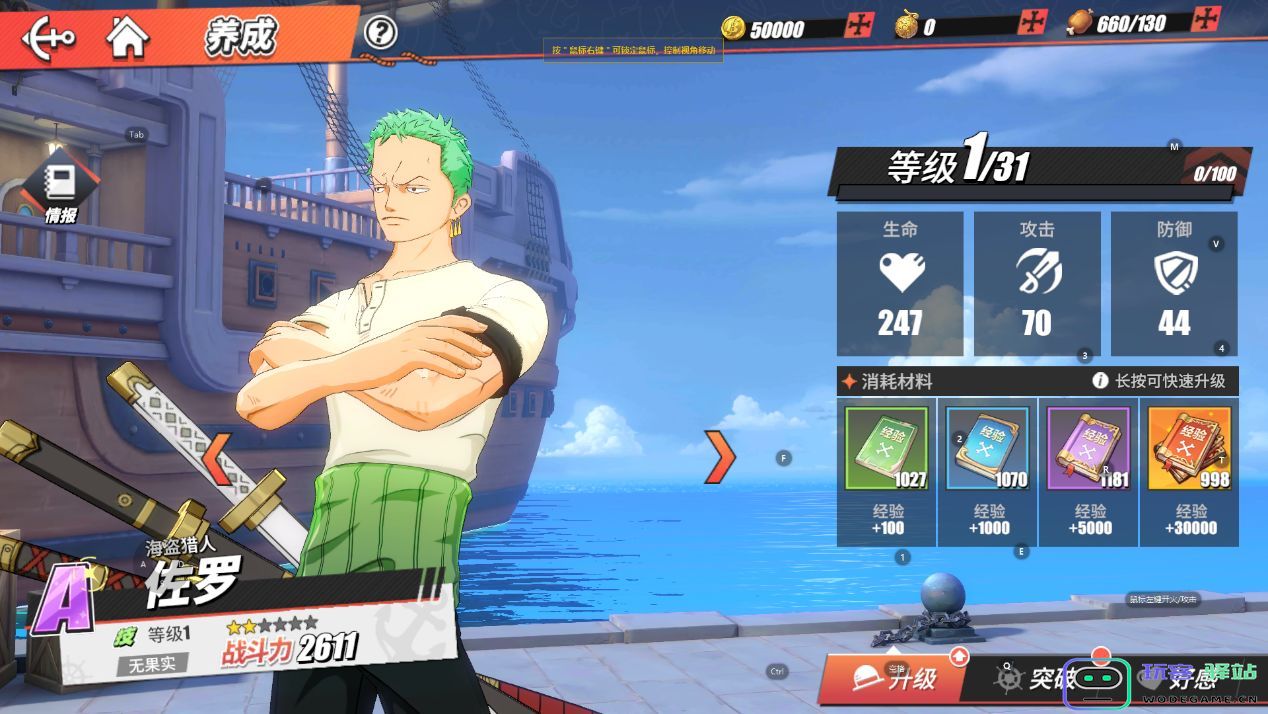Add more stamina meat with plus button
Viewport: 1268px width, 714px height.
[1208, 20]
